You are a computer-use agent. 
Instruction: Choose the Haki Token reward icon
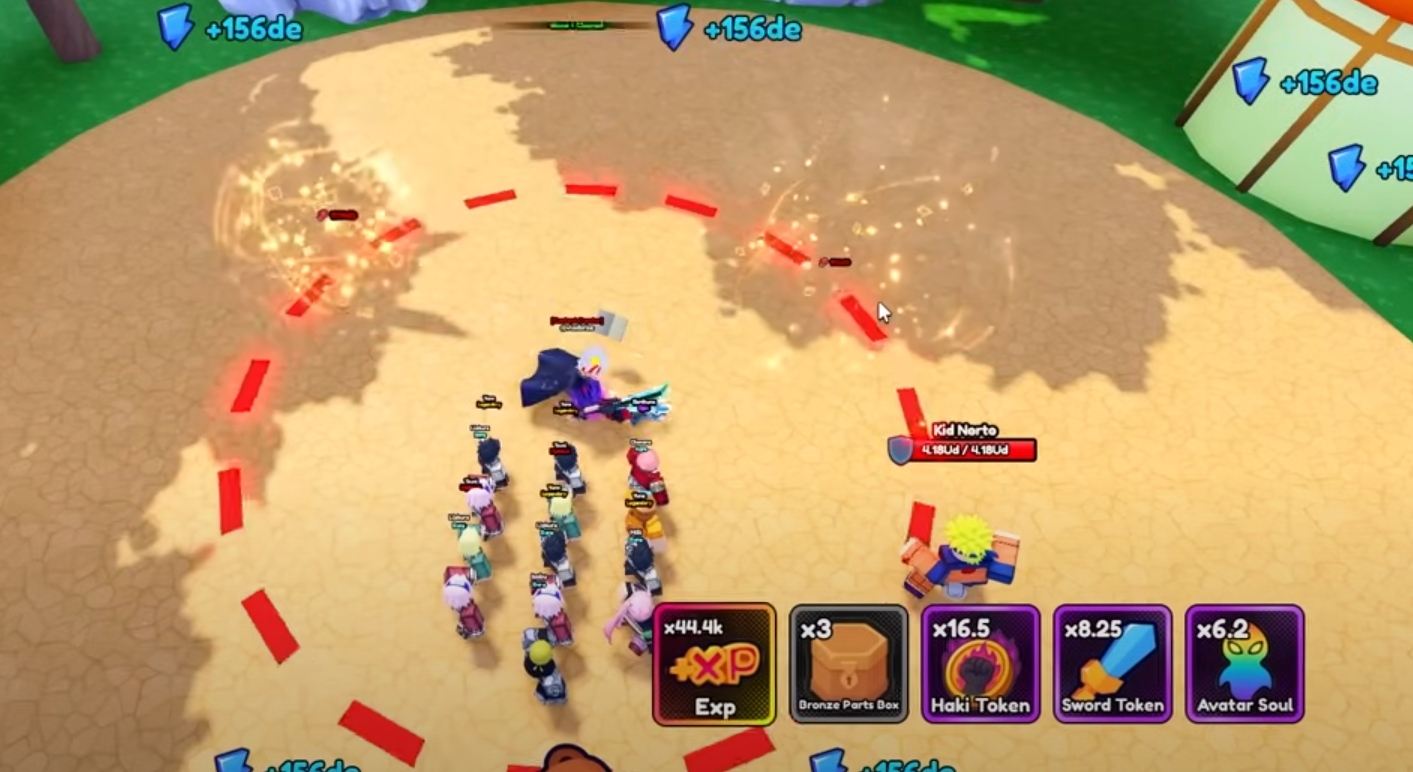[x=980, y=664]
